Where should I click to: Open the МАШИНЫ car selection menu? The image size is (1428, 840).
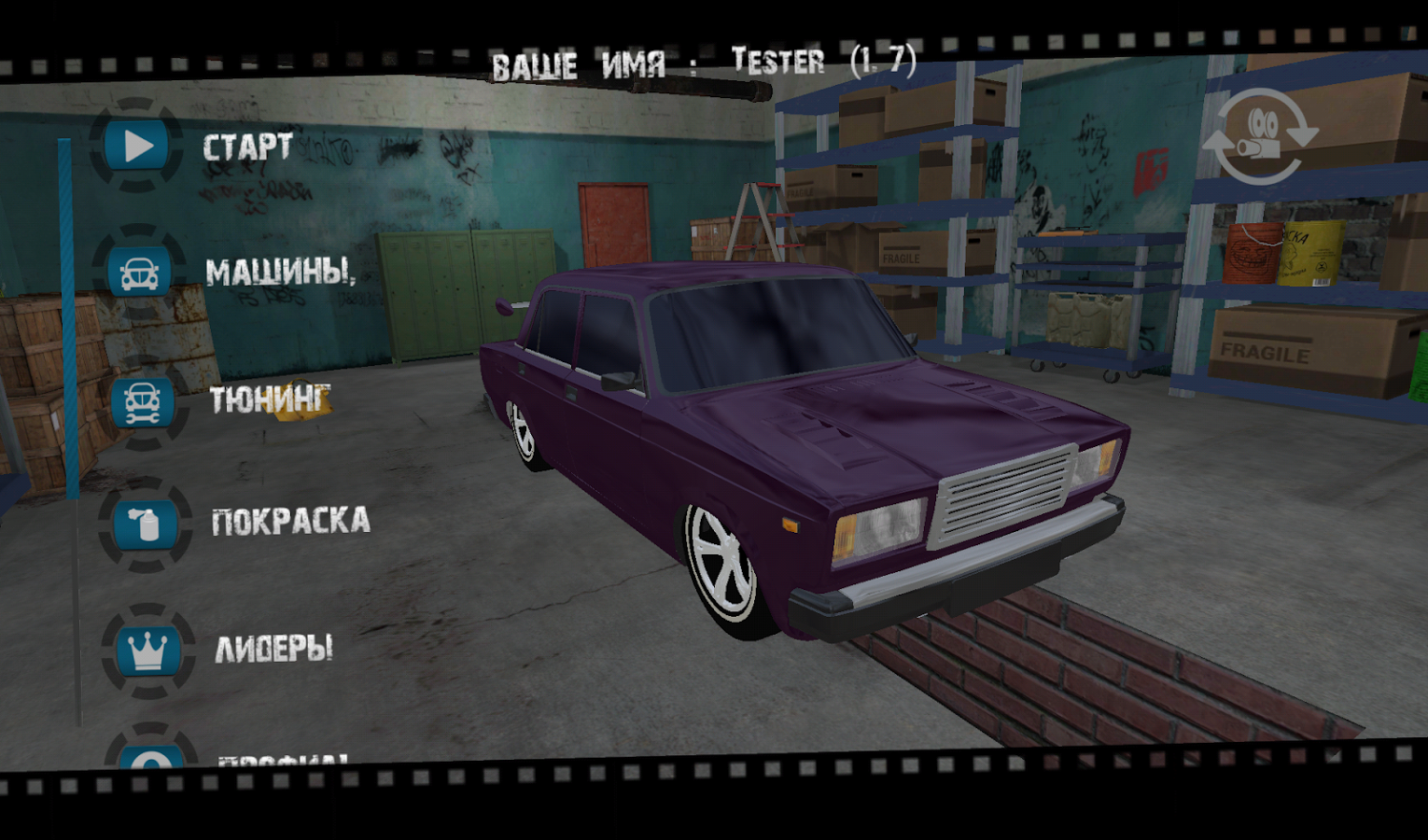(x=280, y=272)
